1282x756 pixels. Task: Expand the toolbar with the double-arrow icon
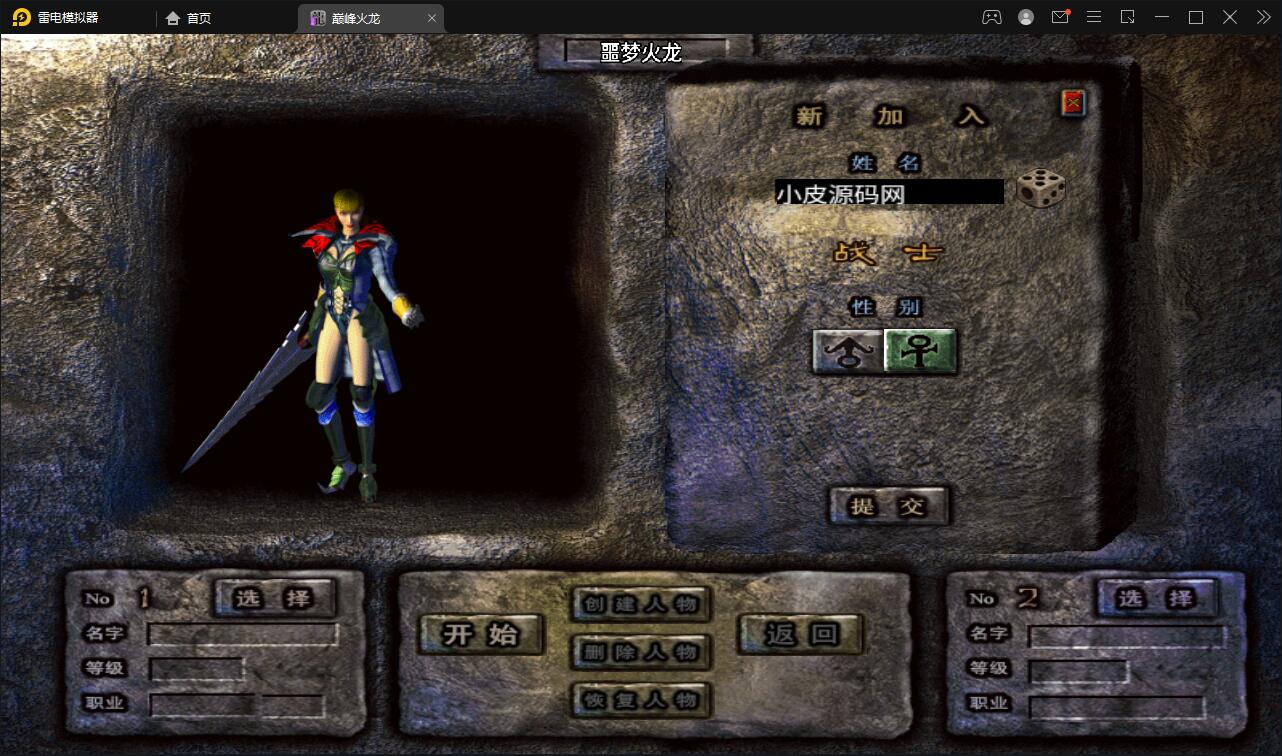(1262, 17)
